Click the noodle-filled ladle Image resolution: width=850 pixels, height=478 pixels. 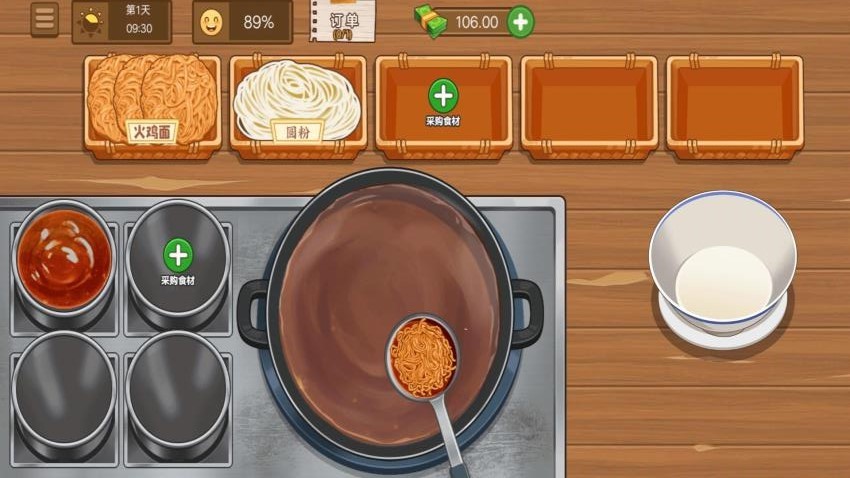tap(423, 357)
